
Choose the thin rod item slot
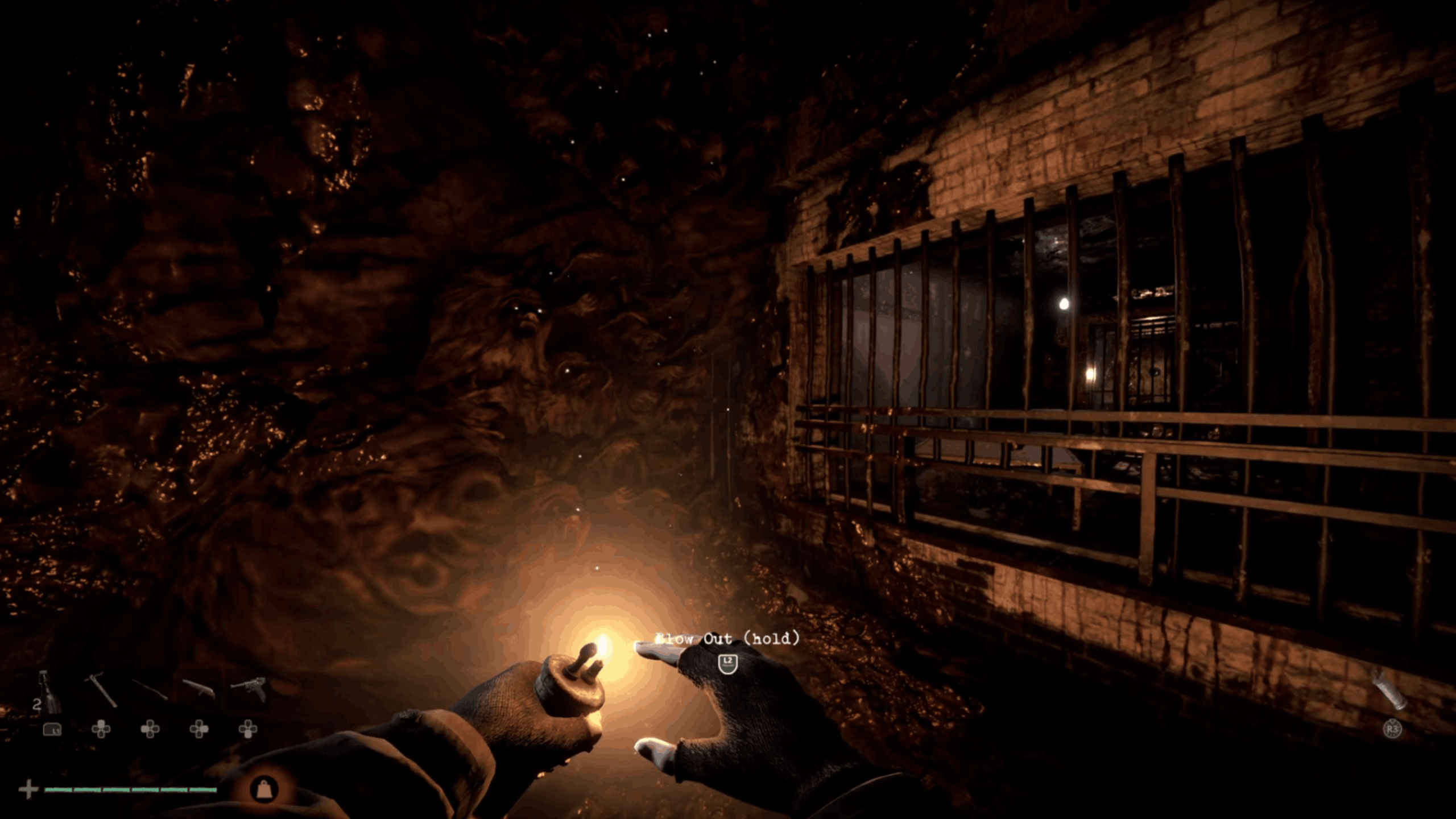[x=150, y=690]
